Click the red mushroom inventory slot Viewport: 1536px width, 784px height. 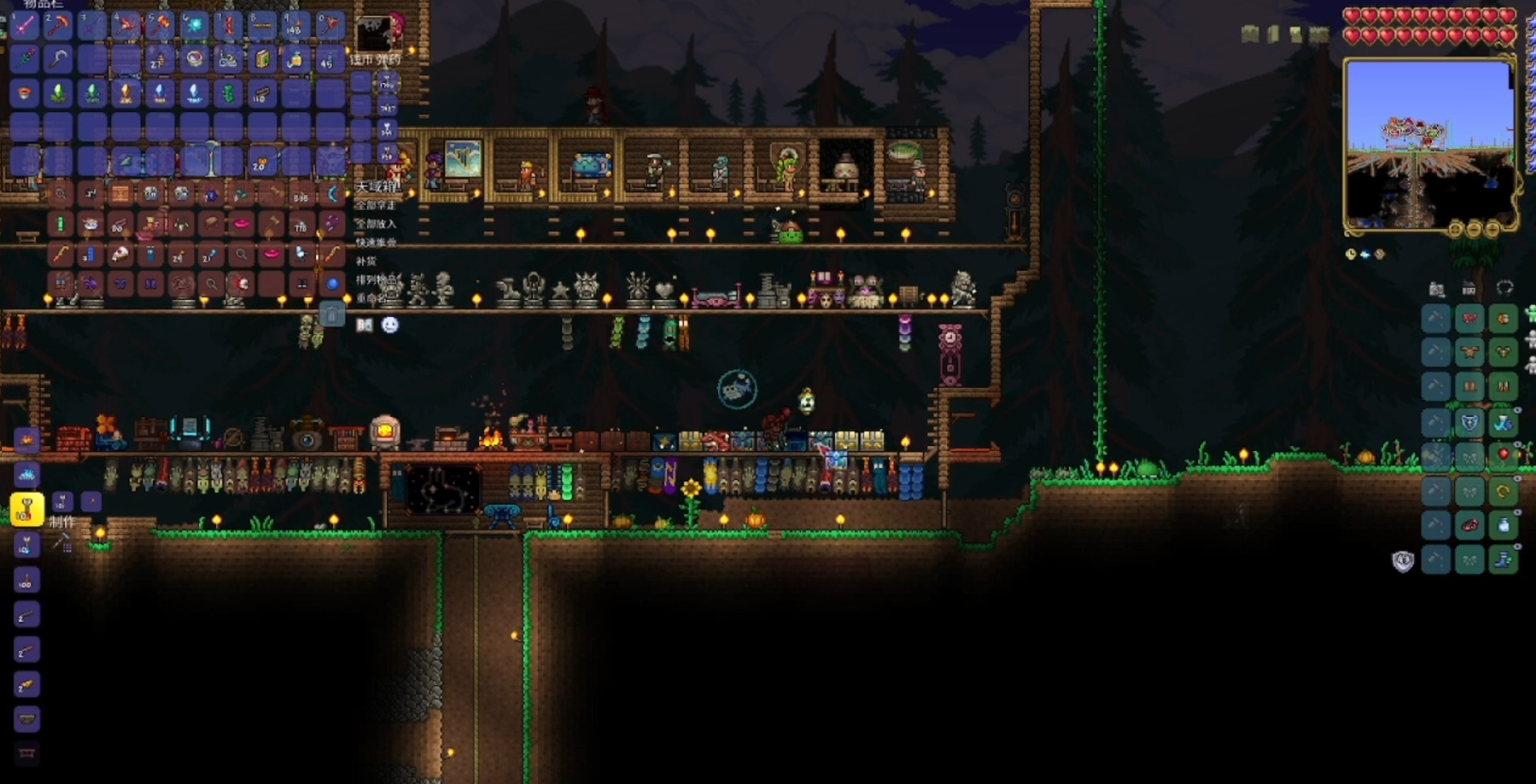pos(25,93)
